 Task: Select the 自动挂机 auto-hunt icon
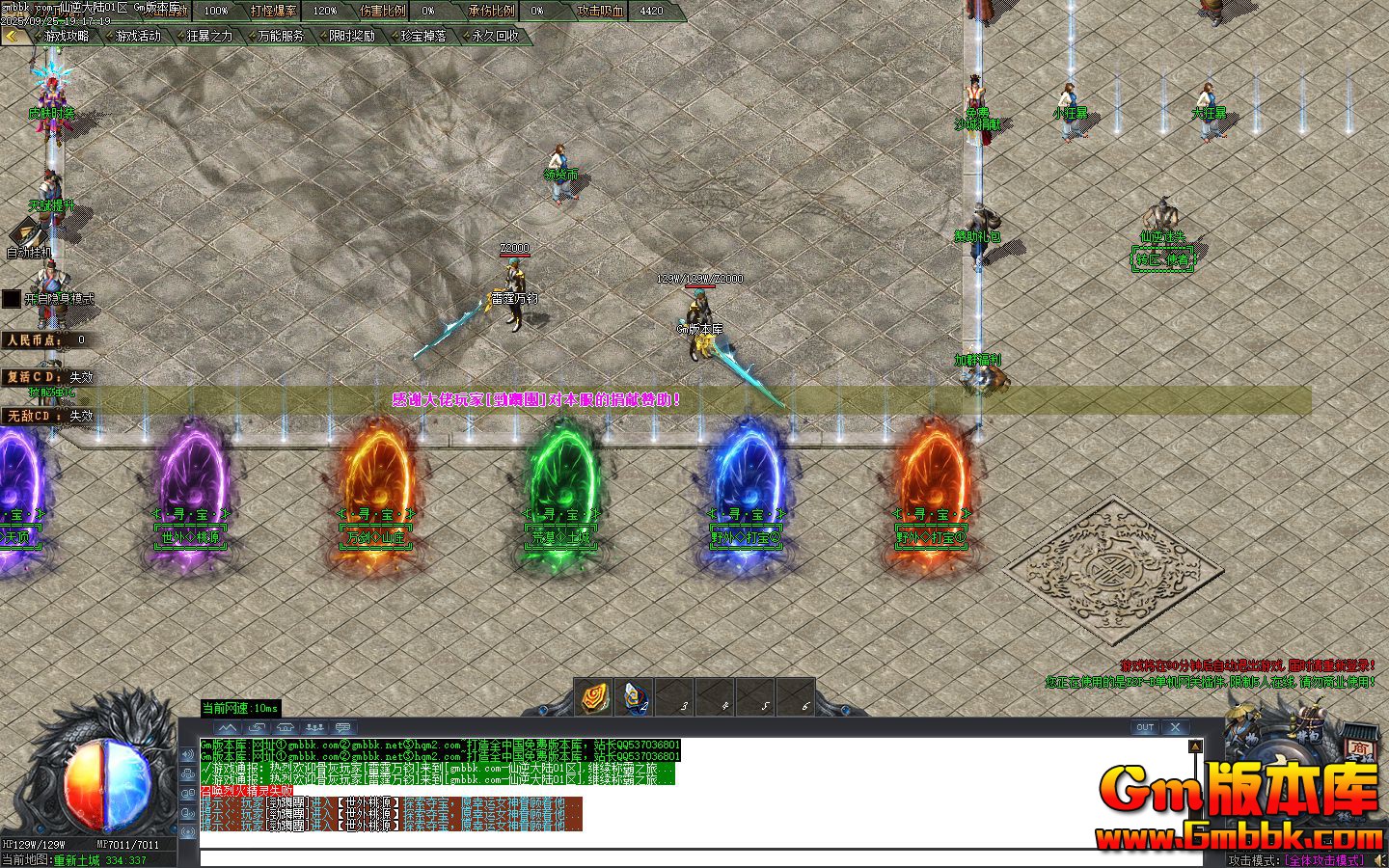coord(29,236)
